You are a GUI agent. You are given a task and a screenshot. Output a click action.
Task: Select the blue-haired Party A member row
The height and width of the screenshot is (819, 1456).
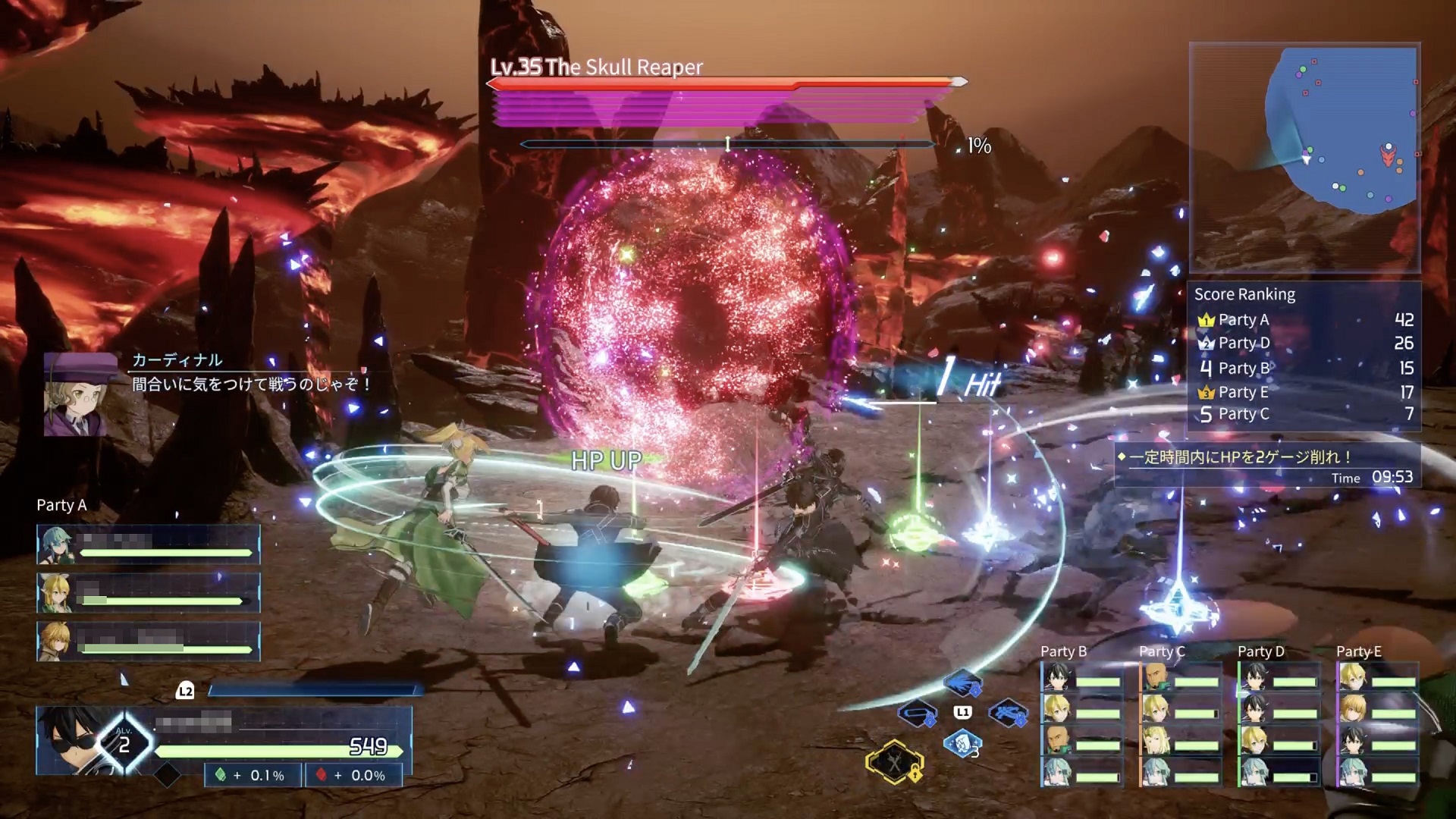149,544
